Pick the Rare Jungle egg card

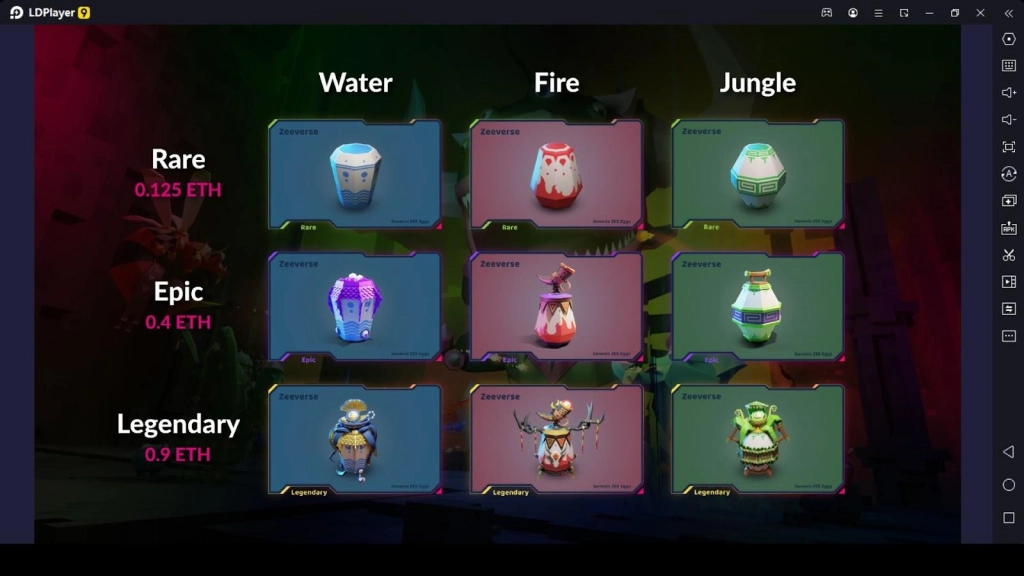(758, 175)
